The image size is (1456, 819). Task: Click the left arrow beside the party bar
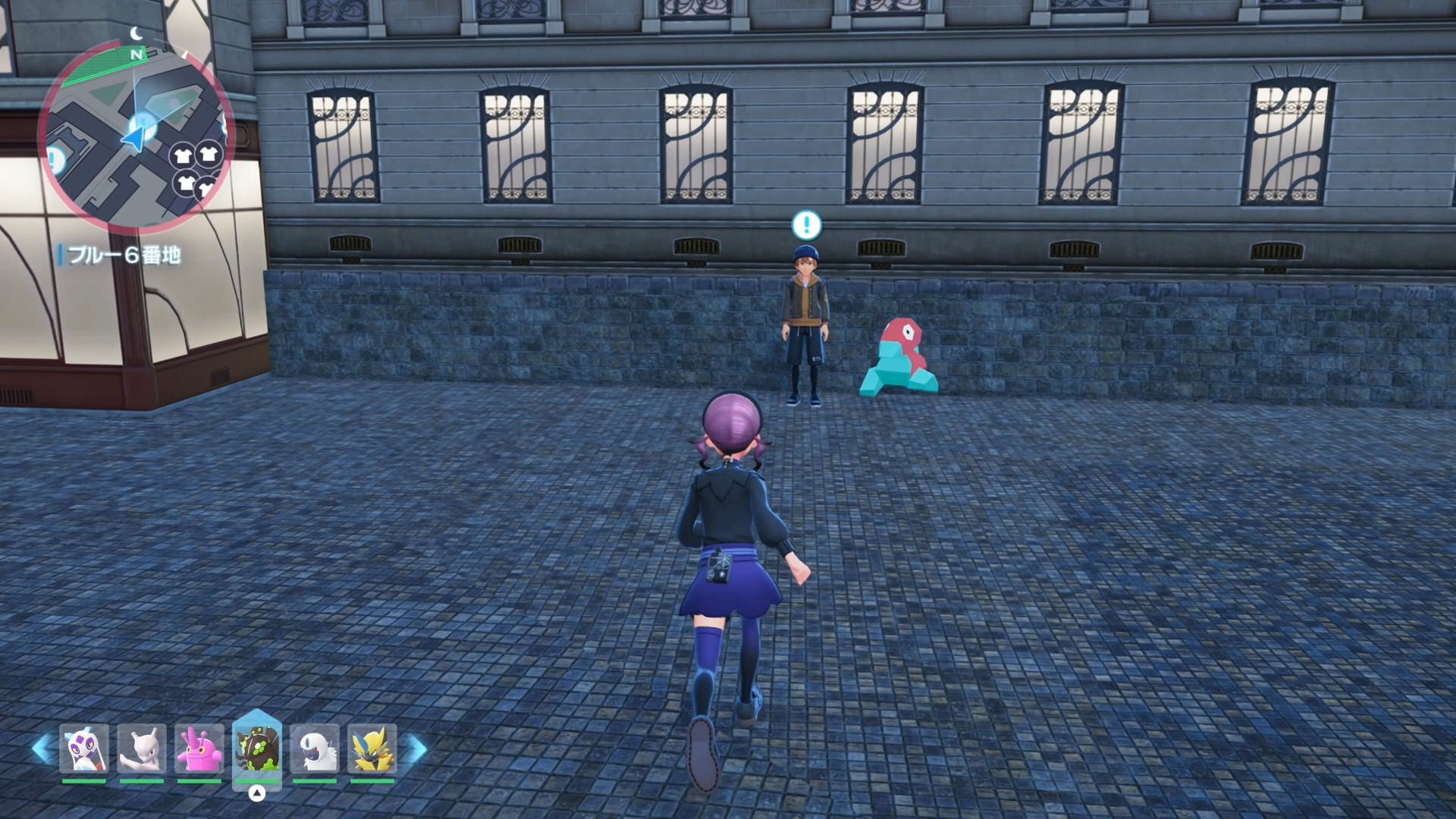pos(42,749)
